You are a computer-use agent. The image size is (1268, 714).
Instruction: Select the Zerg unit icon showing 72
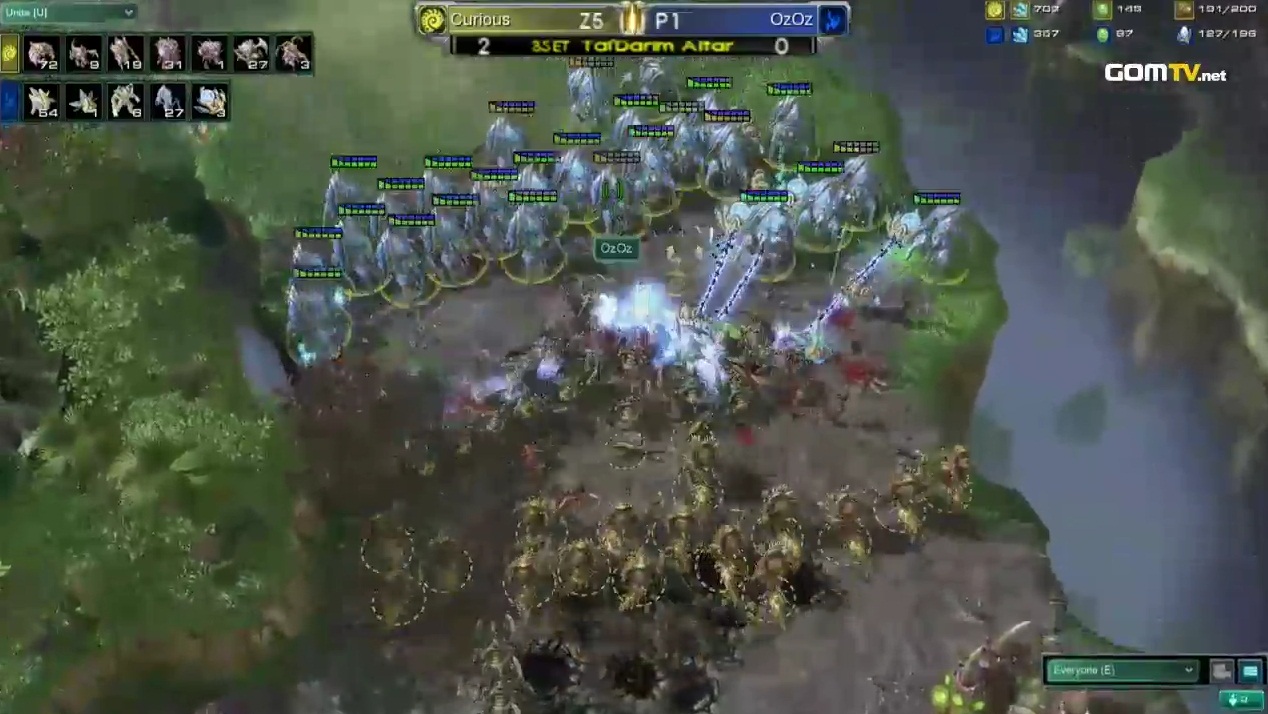42,53
